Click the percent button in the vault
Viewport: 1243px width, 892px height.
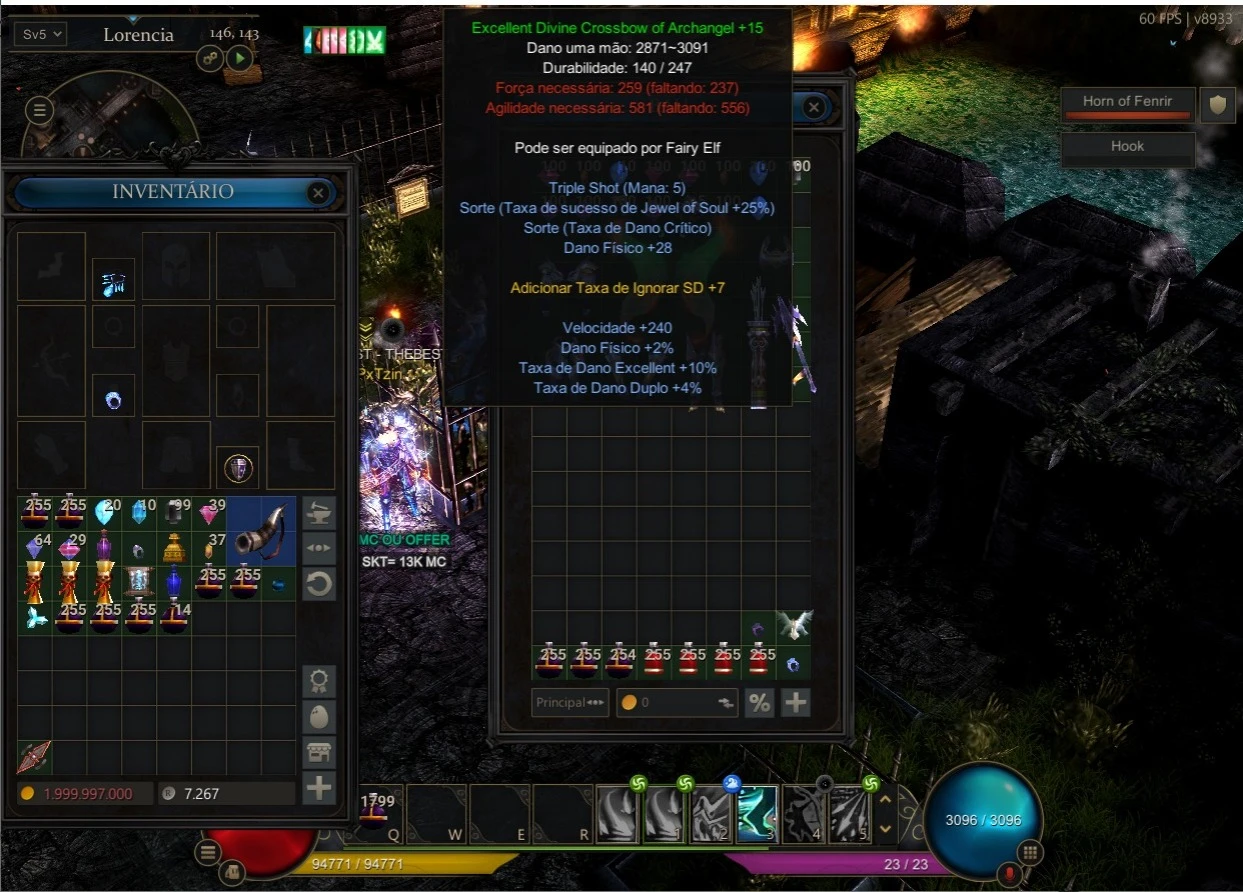759,702
